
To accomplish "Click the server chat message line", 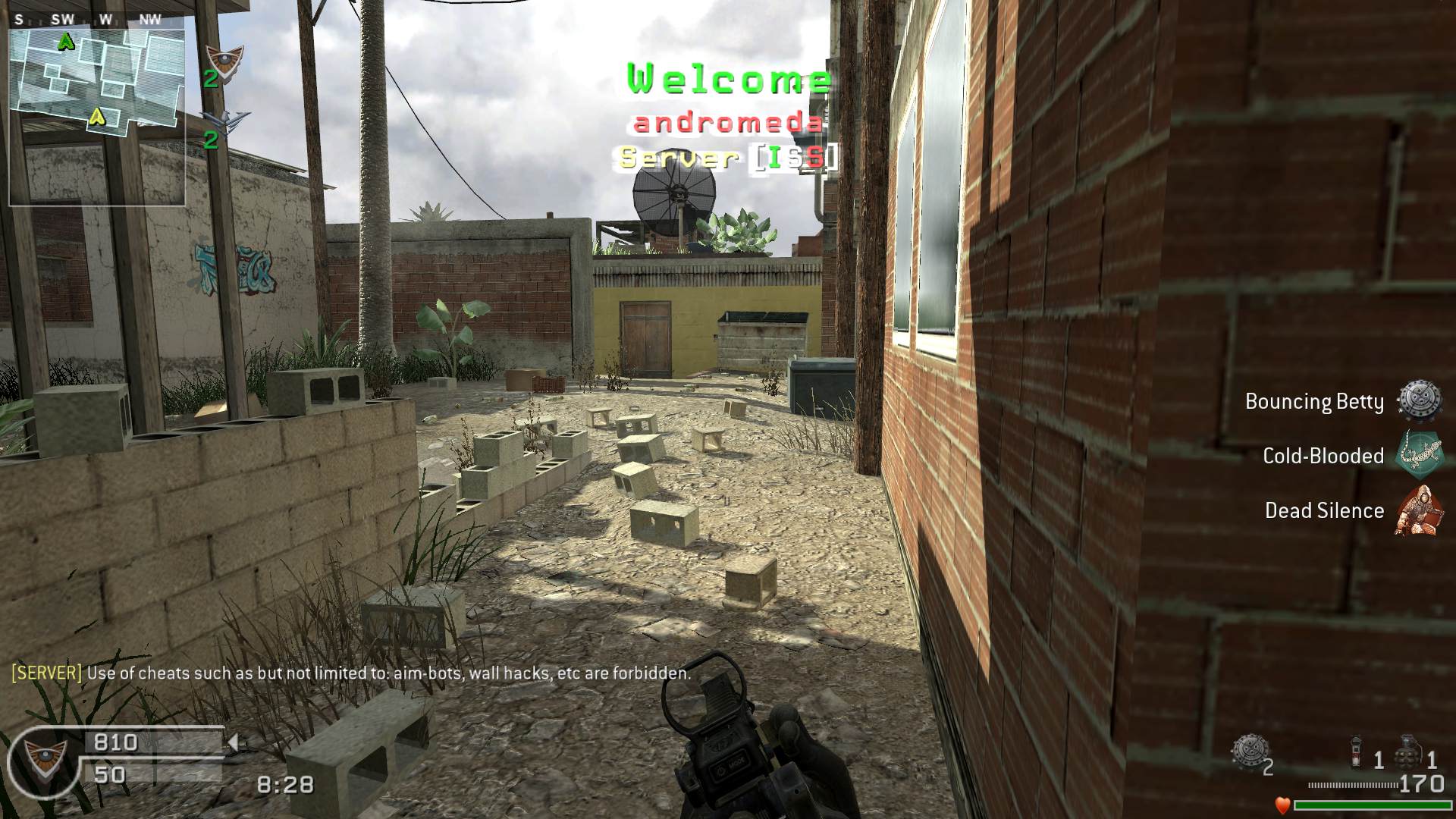I will 350,673.
